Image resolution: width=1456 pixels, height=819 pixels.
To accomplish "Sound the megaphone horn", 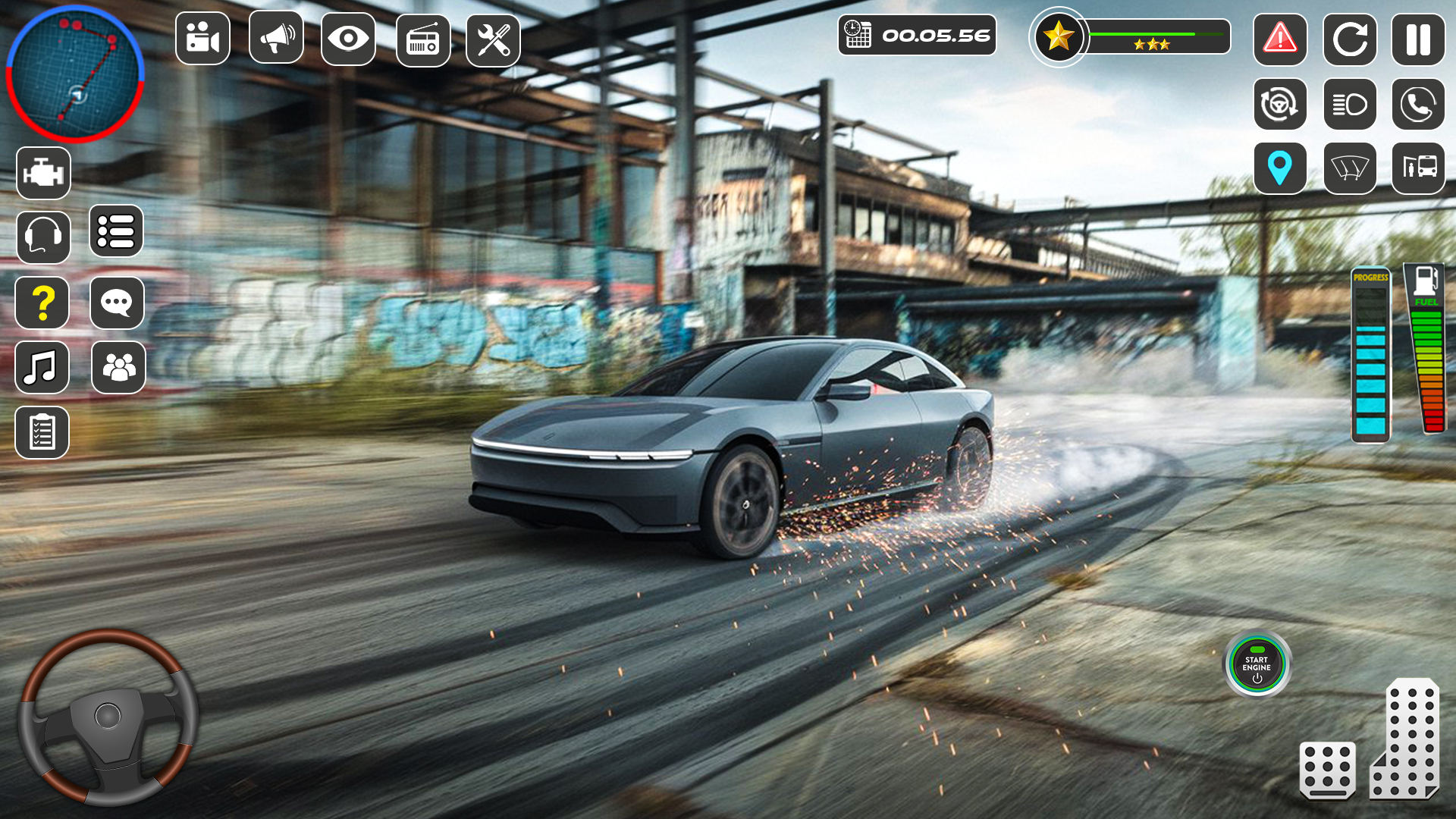I will click(276, 37).
